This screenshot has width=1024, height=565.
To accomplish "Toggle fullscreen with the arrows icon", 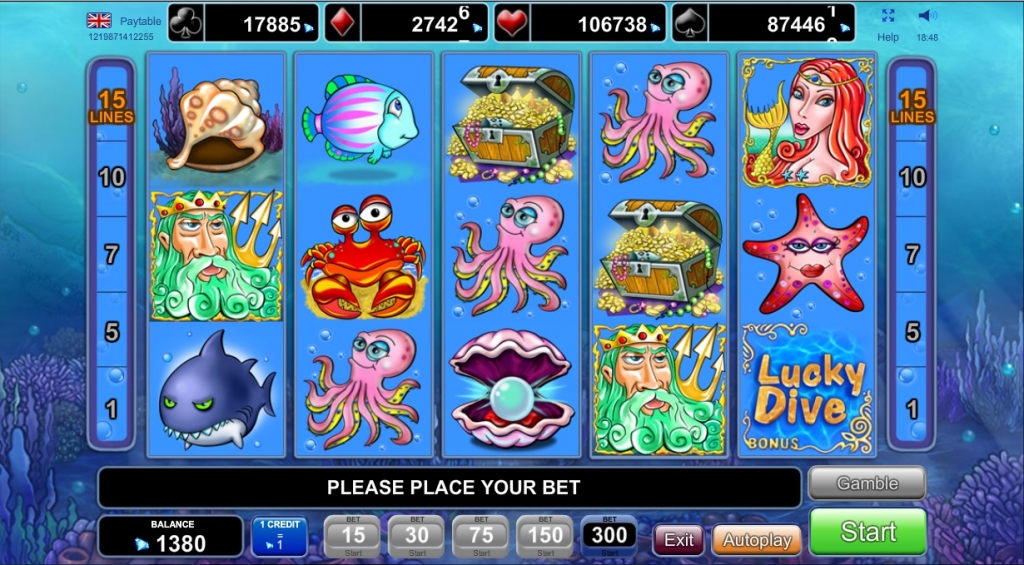I will click(888, 16).
